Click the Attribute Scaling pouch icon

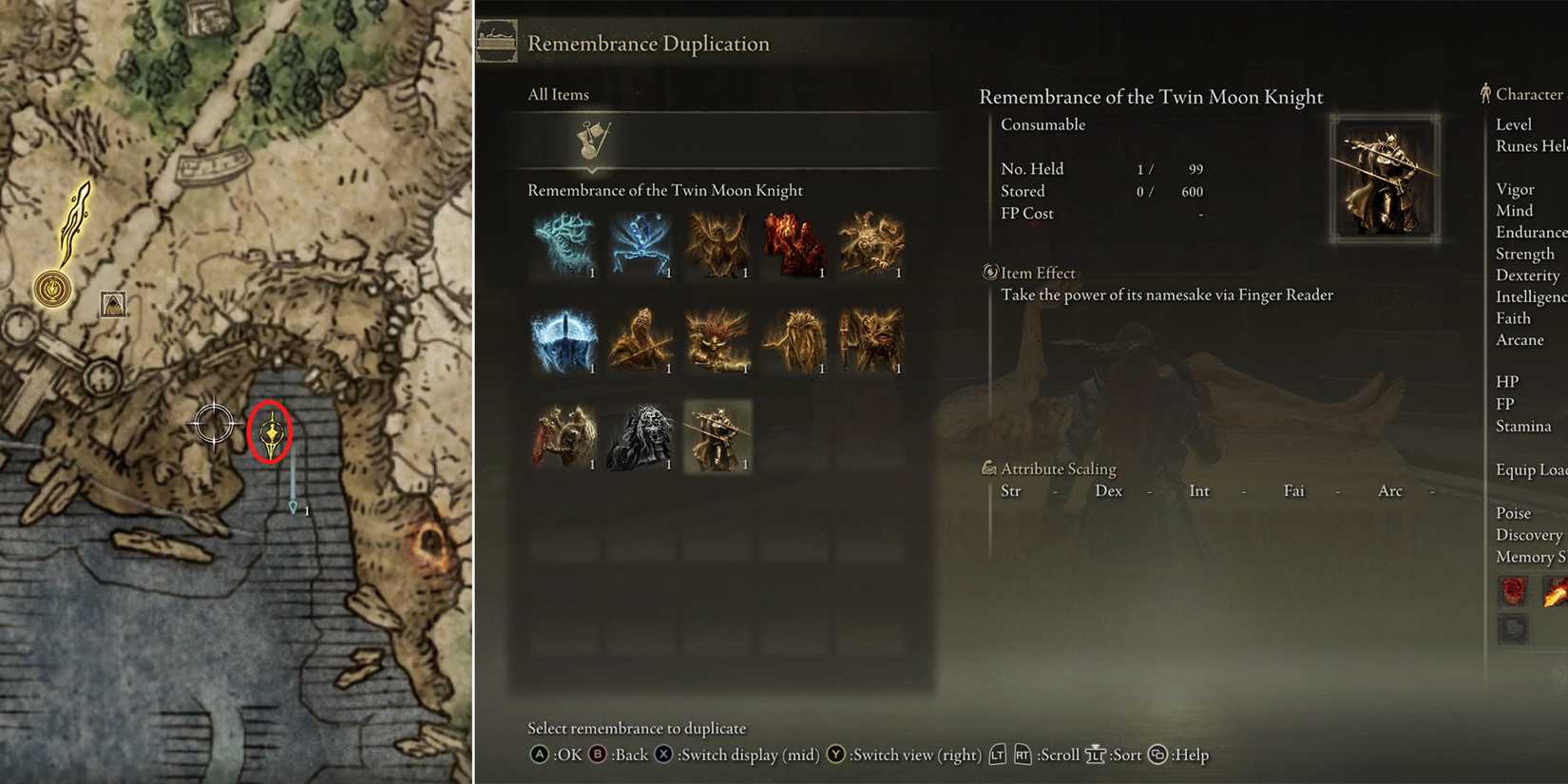(x=991, y=468)
